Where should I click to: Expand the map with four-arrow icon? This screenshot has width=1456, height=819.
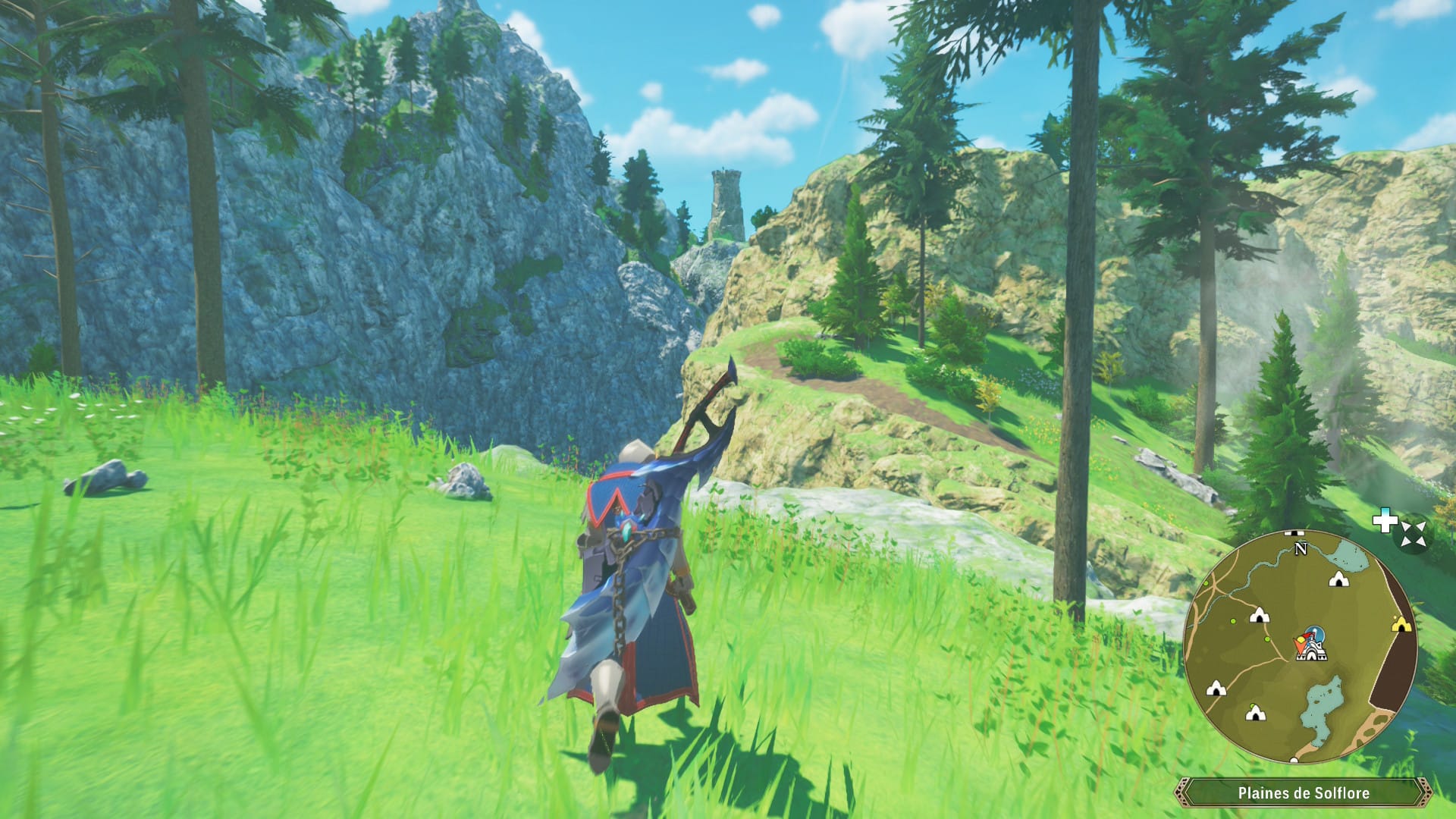[x=1414, y=533]
